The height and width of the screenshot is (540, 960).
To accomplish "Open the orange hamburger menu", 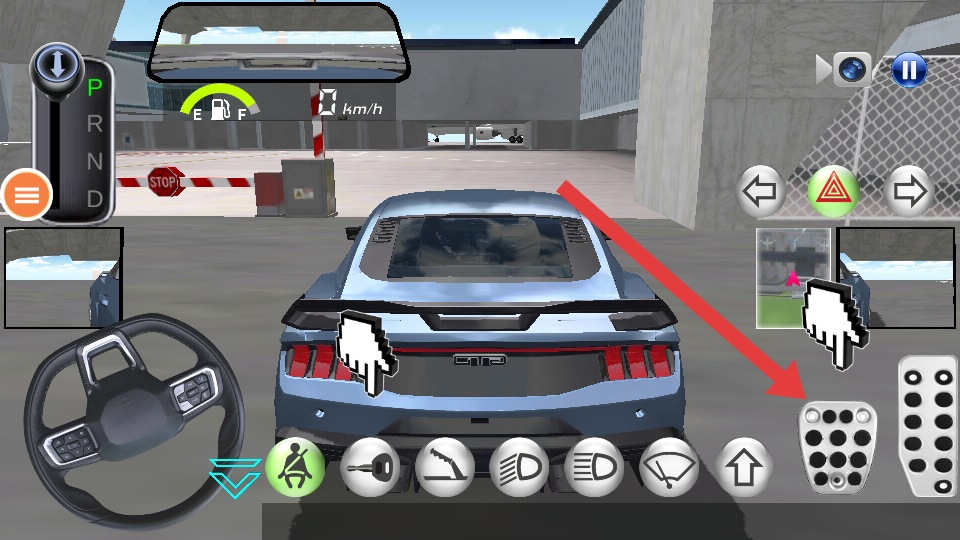I will pos(27,195).
